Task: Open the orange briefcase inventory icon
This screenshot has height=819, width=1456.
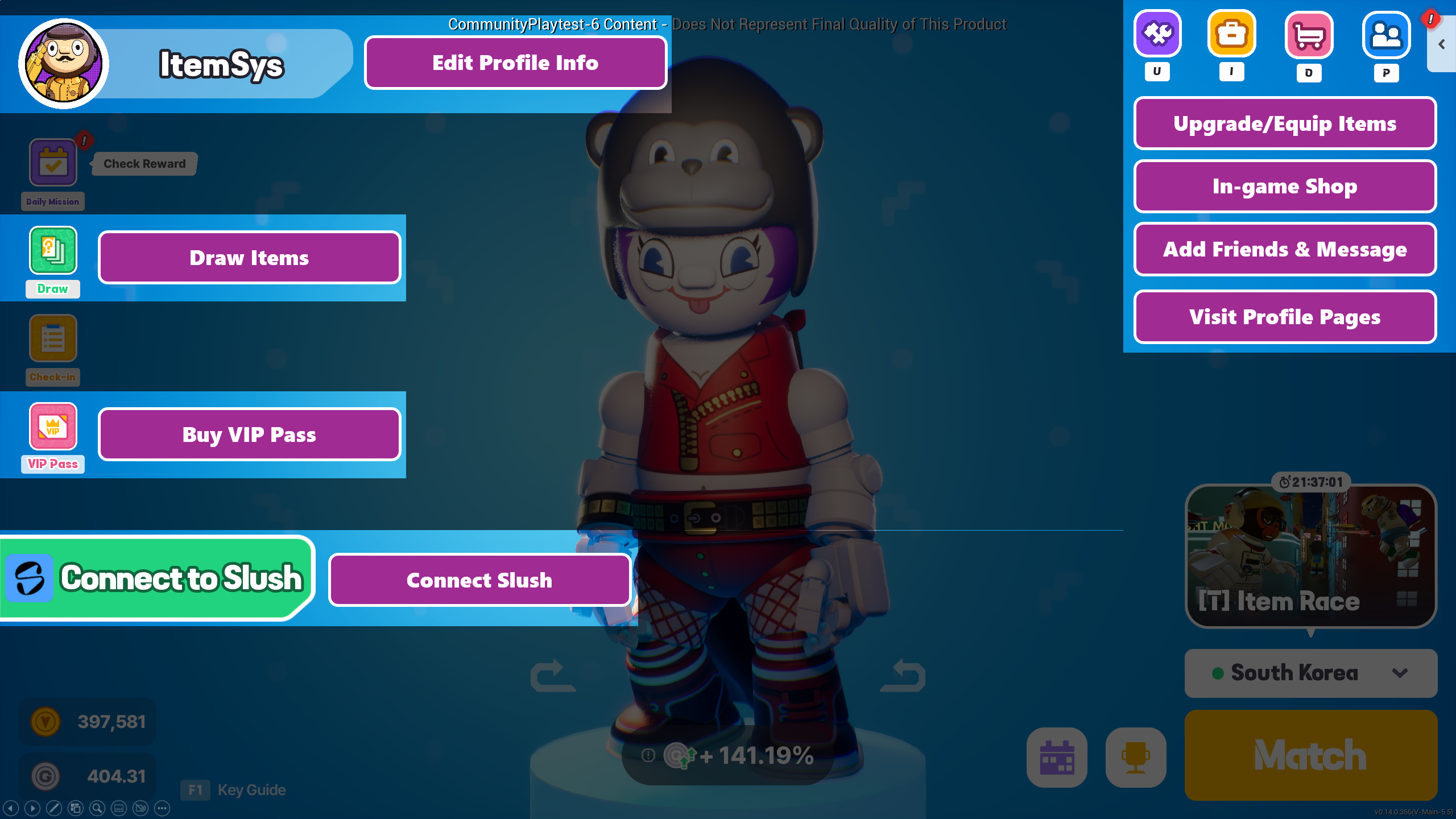Action: tap(1232, 34)
